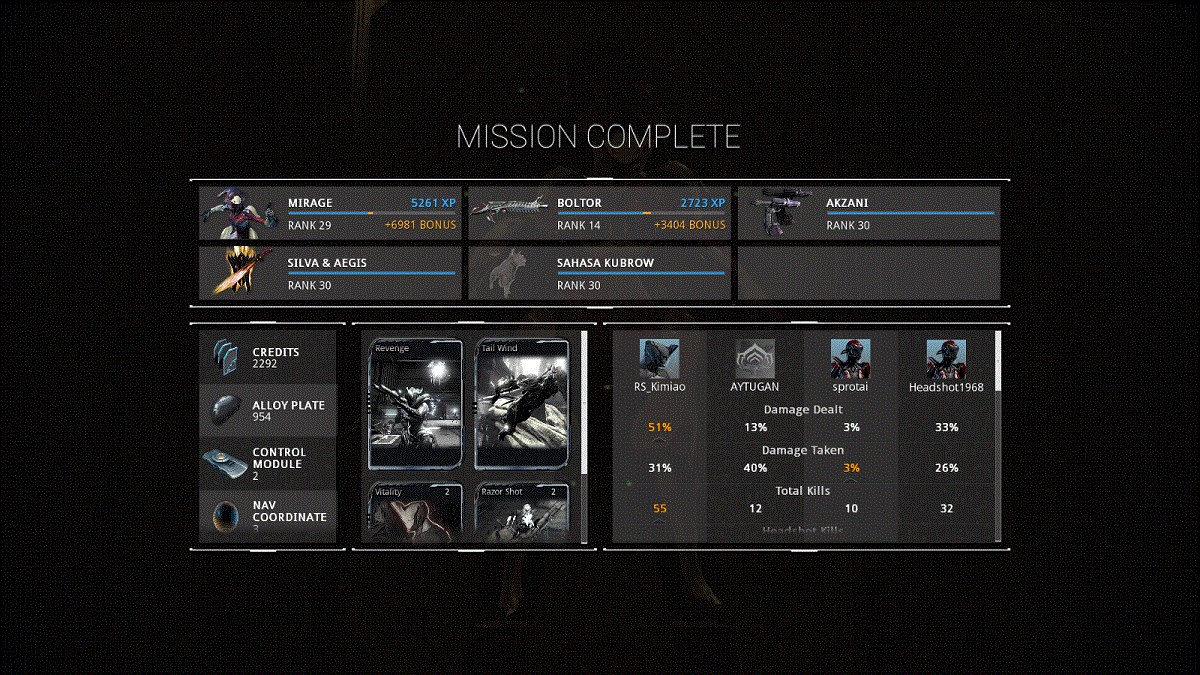Image resolution: width=1200 pixels, height=675 pixels.
Task: Select the Mirage warframe XP panel
Action: click(x=330, y=214)
